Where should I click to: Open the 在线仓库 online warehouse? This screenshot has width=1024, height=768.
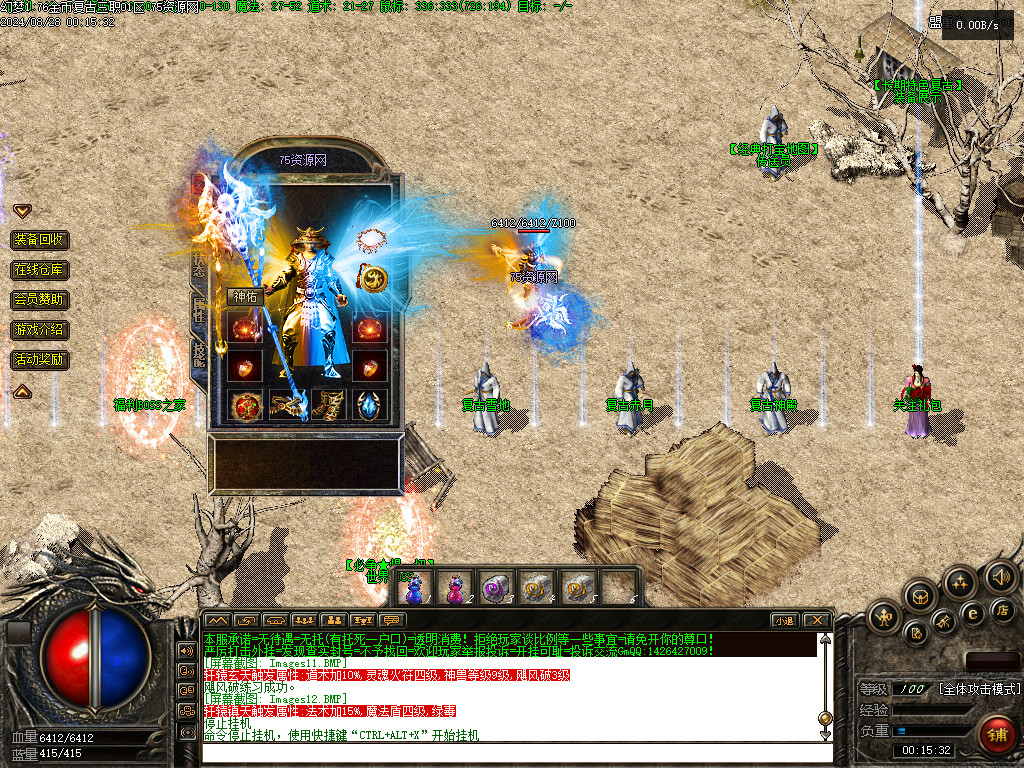pyautogui.click(x=40, y=270)
